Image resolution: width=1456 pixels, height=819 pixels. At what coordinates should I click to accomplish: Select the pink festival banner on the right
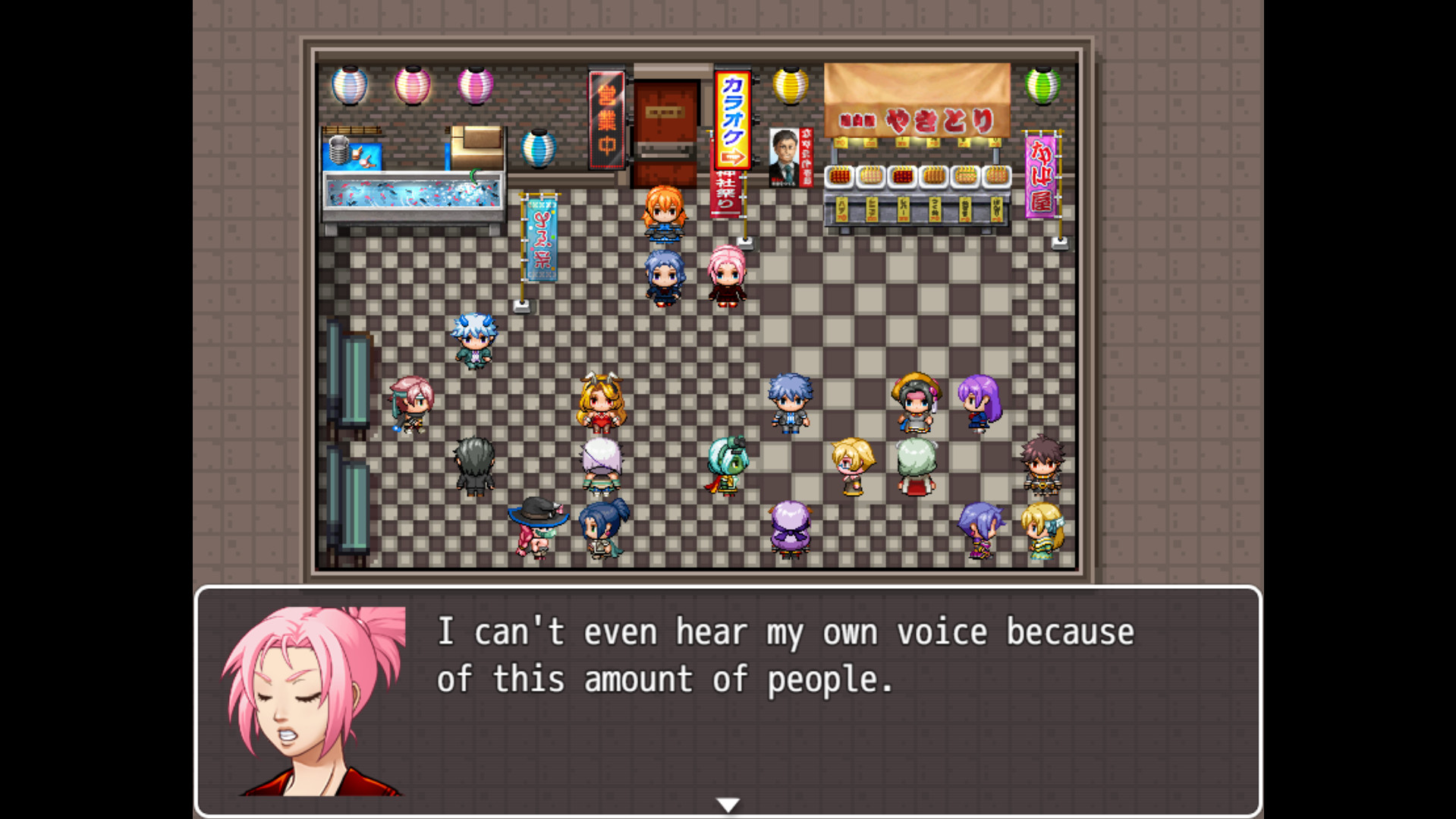tap(1041, 175)
